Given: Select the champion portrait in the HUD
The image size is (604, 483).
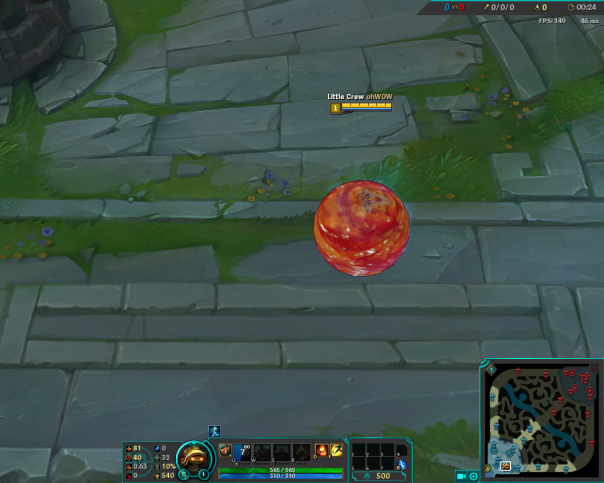Looking at the screenshot, I should pos(193,457).
